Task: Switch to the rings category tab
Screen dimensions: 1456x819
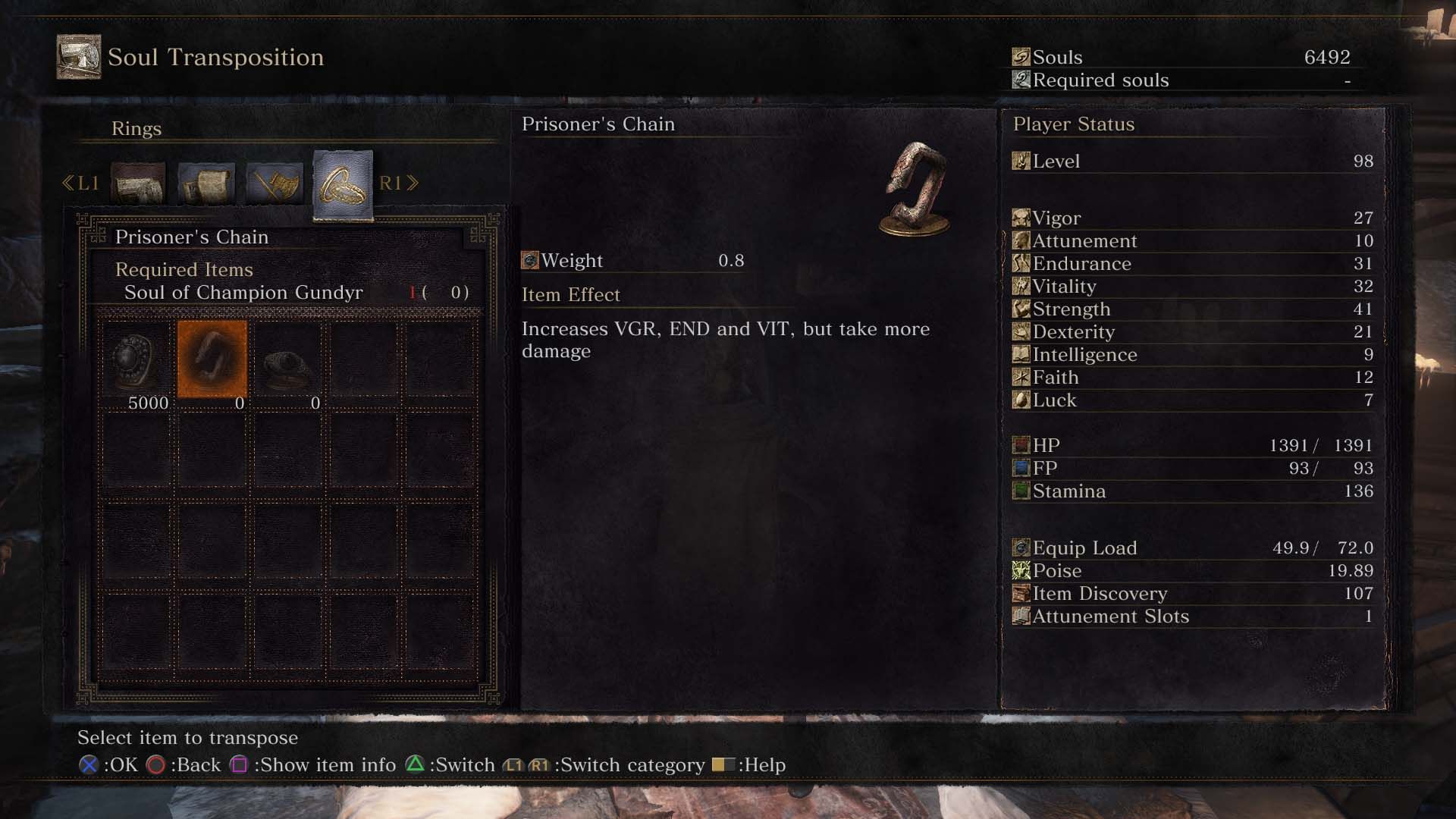Action: pos(341,184)
